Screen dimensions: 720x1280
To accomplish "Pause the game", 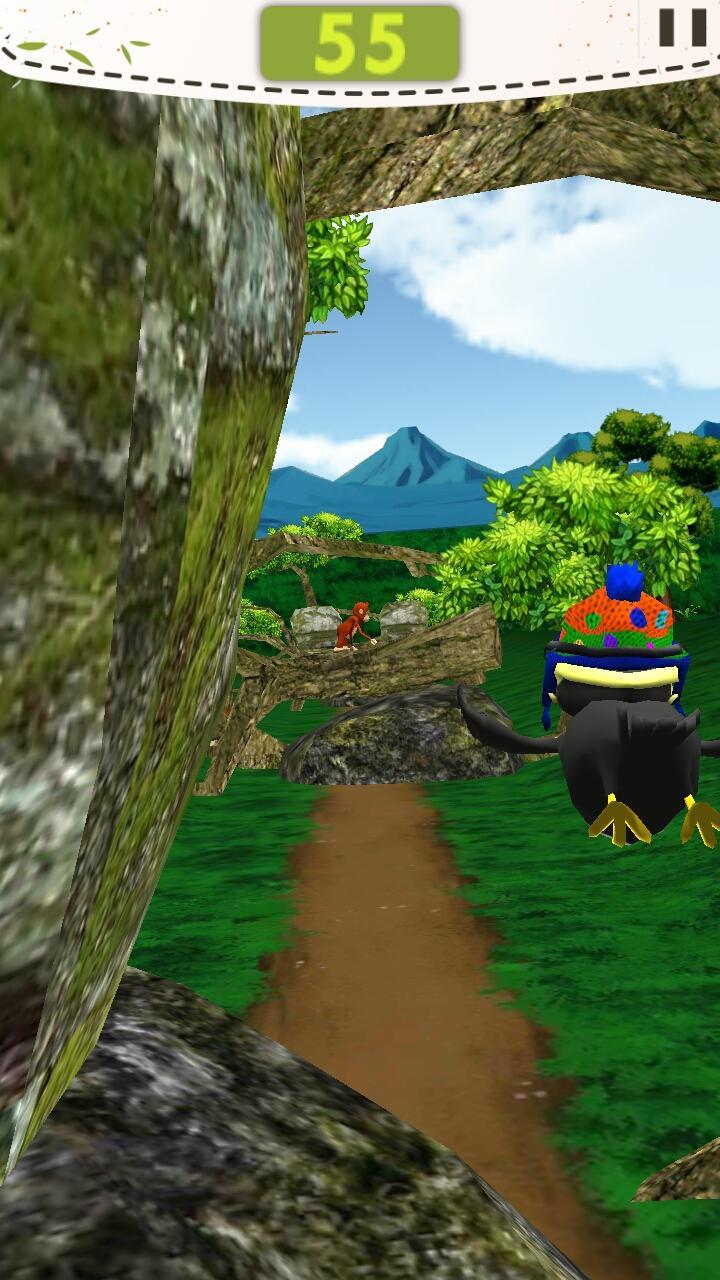I will tap(683, 27).
